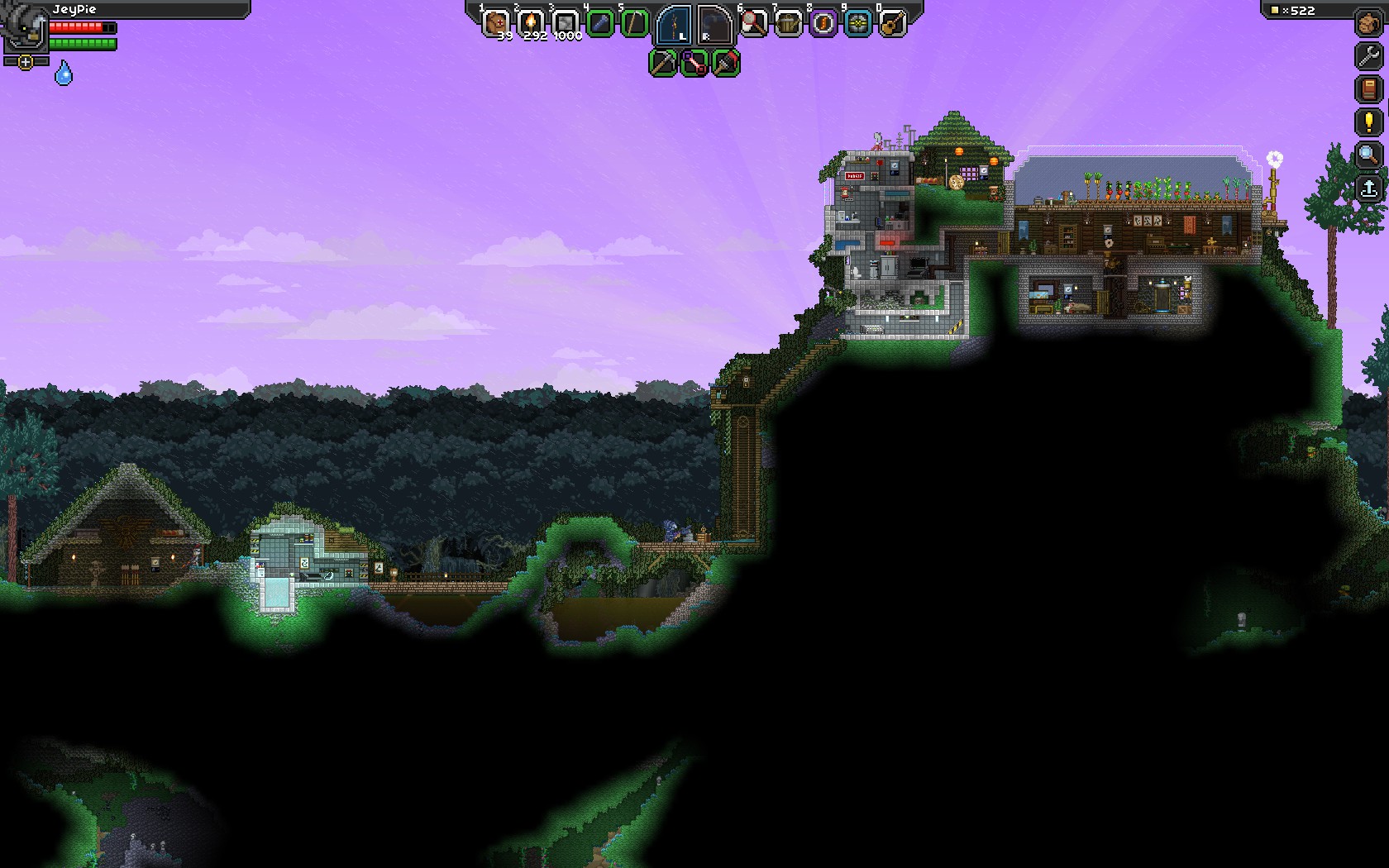Select the stone blocks in hotbar slot 3
Screen dimensions: 1389x868
[566, 22]
